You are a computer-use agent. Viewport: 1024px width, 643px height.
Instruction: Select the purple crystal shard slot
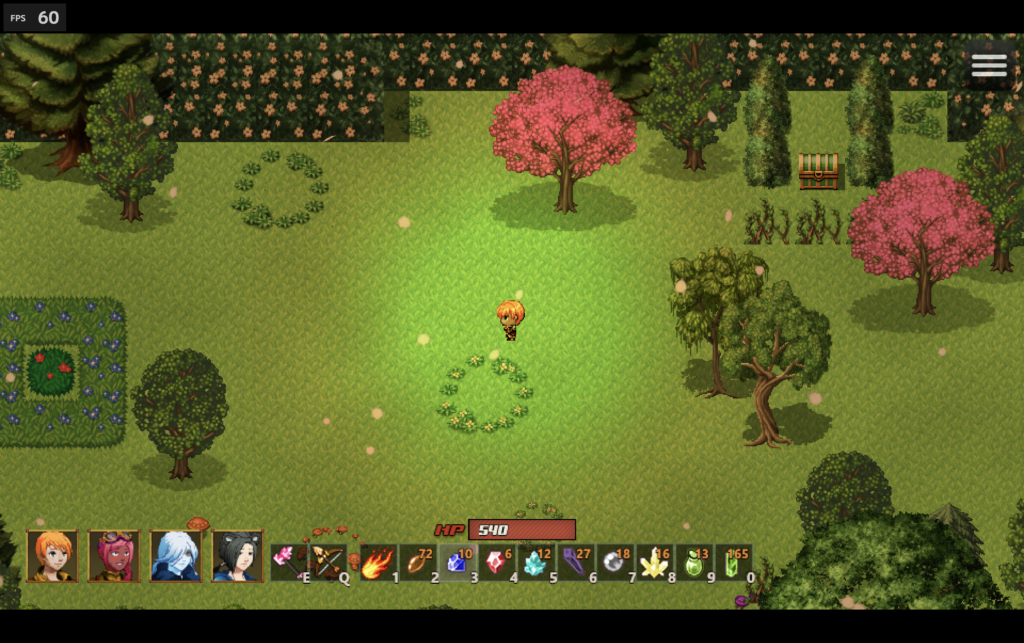[575, 563]
